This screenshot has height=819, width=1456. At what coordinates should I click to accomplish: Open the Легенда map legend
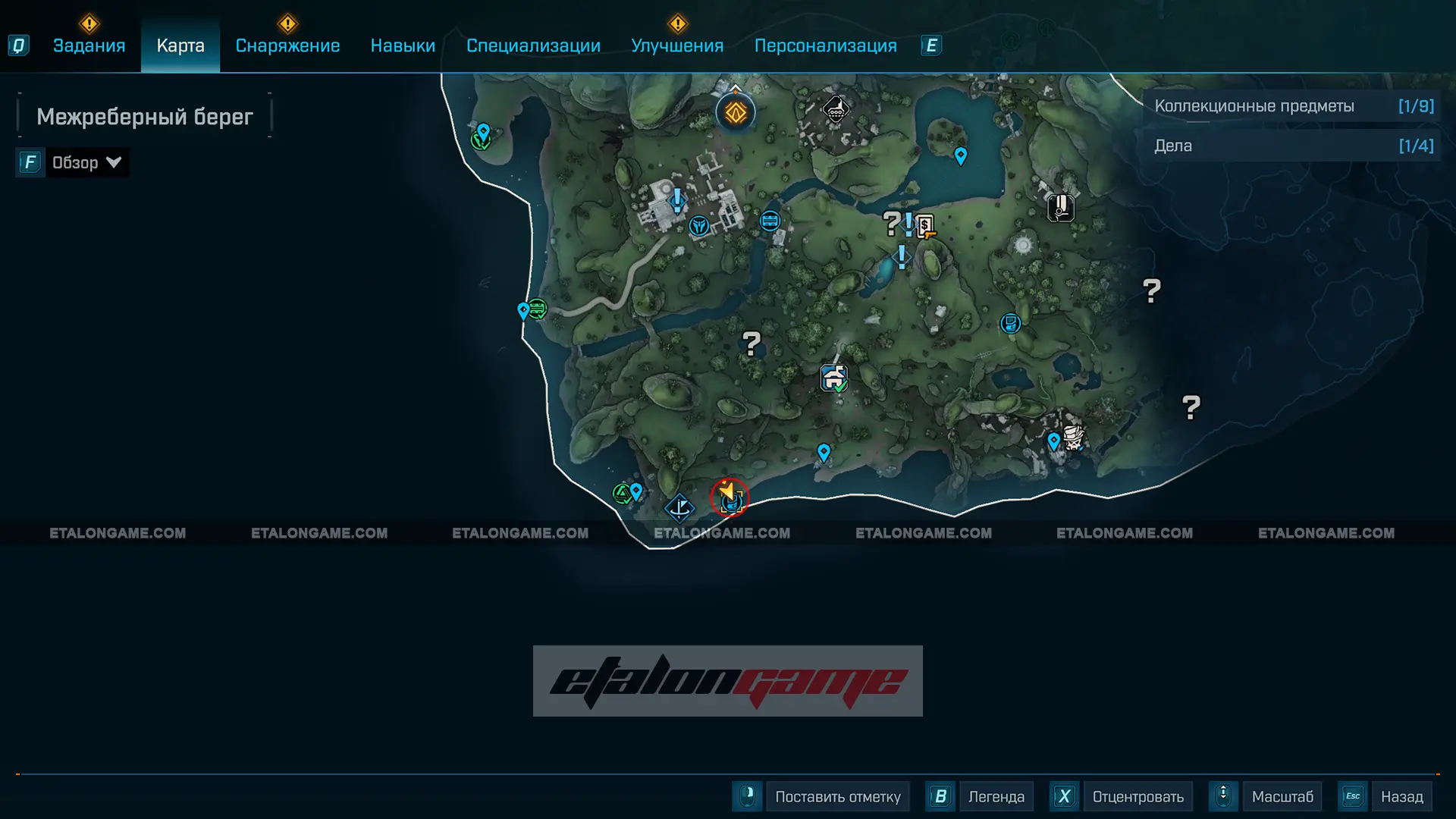(x=996, y=797)
